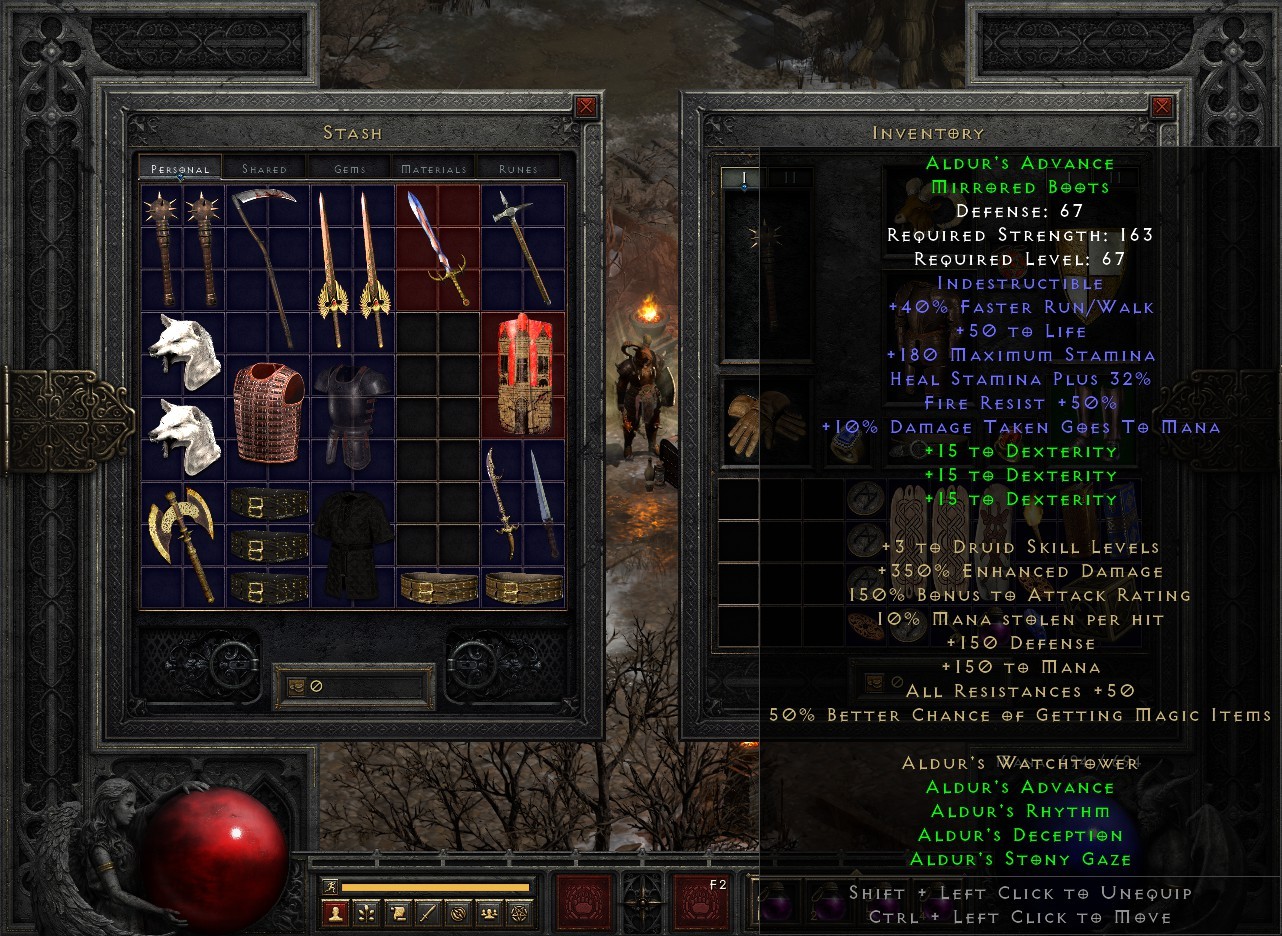Switch to the Shared stash tab
Viewport: 1282px width, 936px height.
pyautogui.click(x=264, y=169)
